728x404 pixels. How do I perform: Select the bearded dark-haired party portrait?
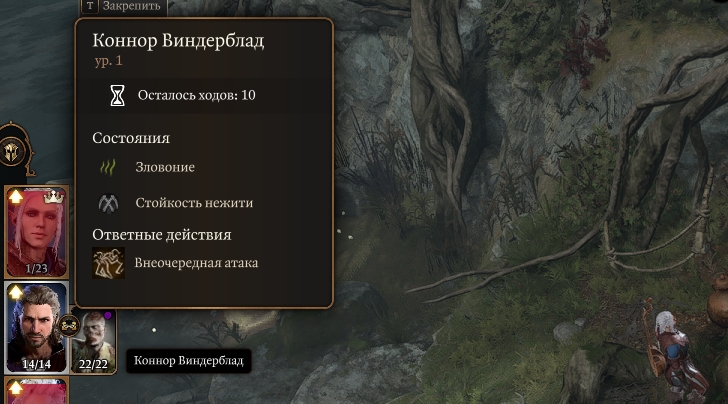[36, 327]
